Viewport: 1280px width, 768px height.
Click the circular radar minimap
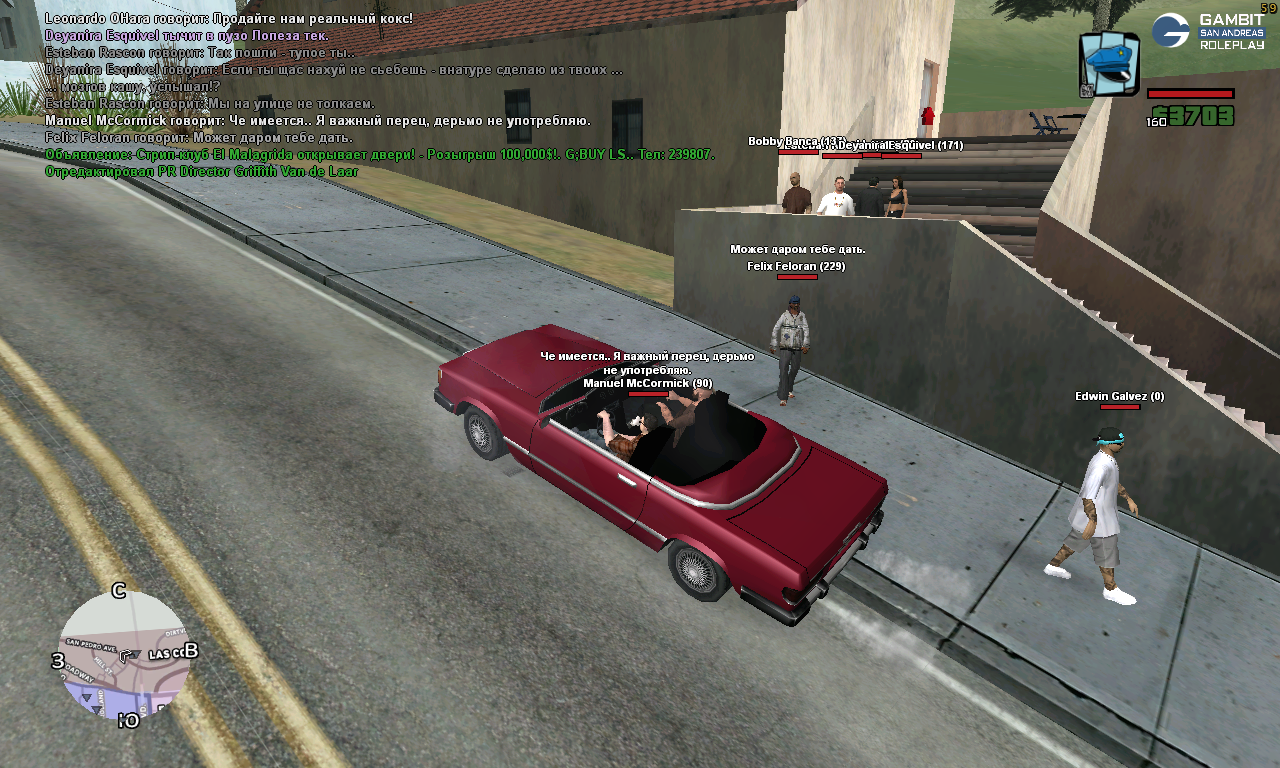[124, 655]
